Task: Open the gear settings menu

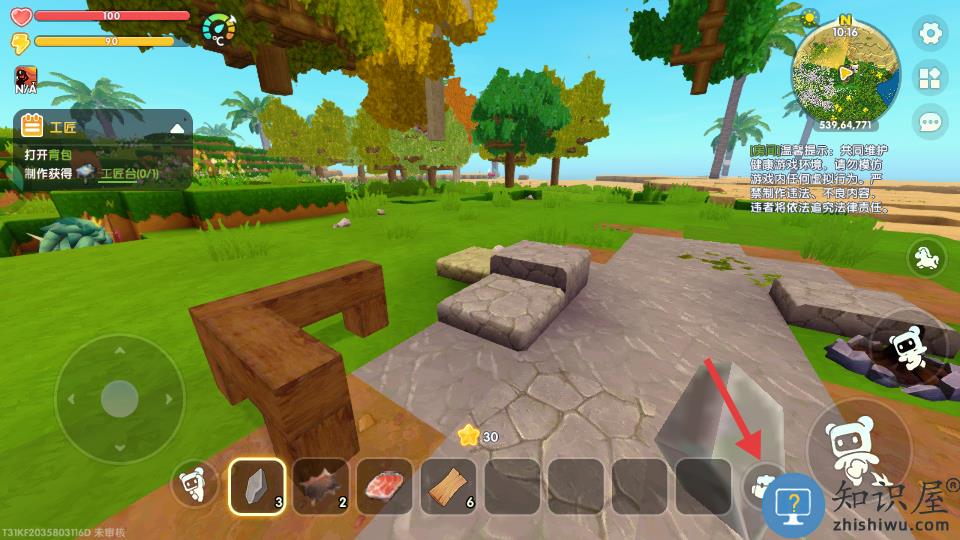Action: 931,34
